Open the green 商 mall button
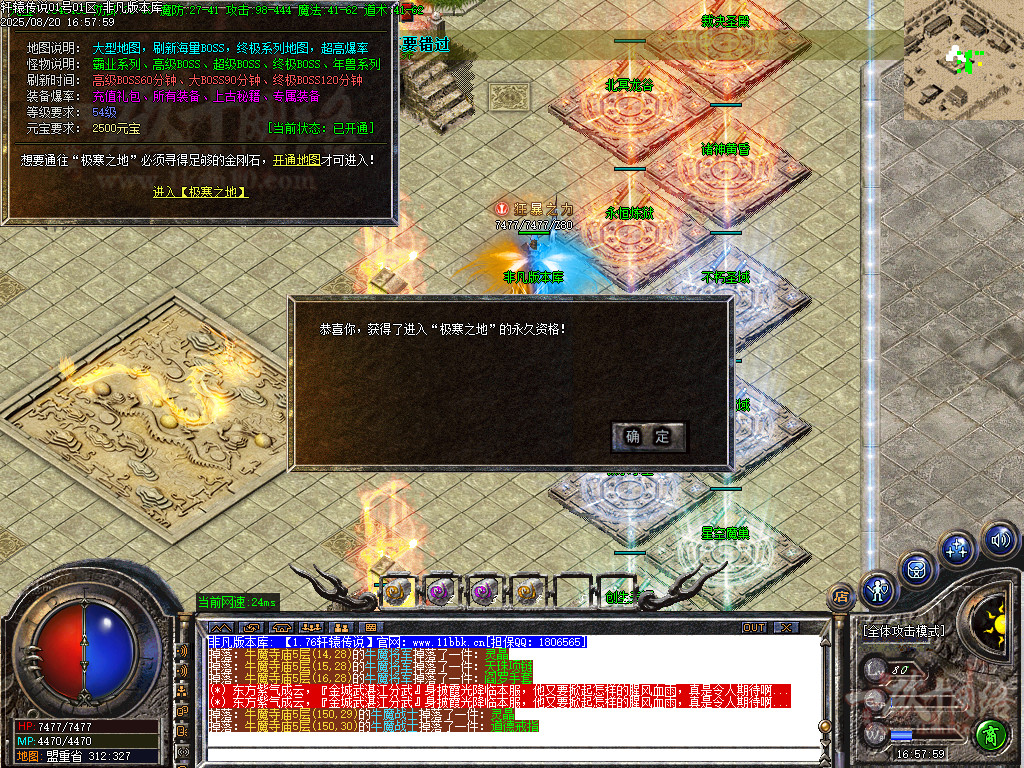 point(992,735)
